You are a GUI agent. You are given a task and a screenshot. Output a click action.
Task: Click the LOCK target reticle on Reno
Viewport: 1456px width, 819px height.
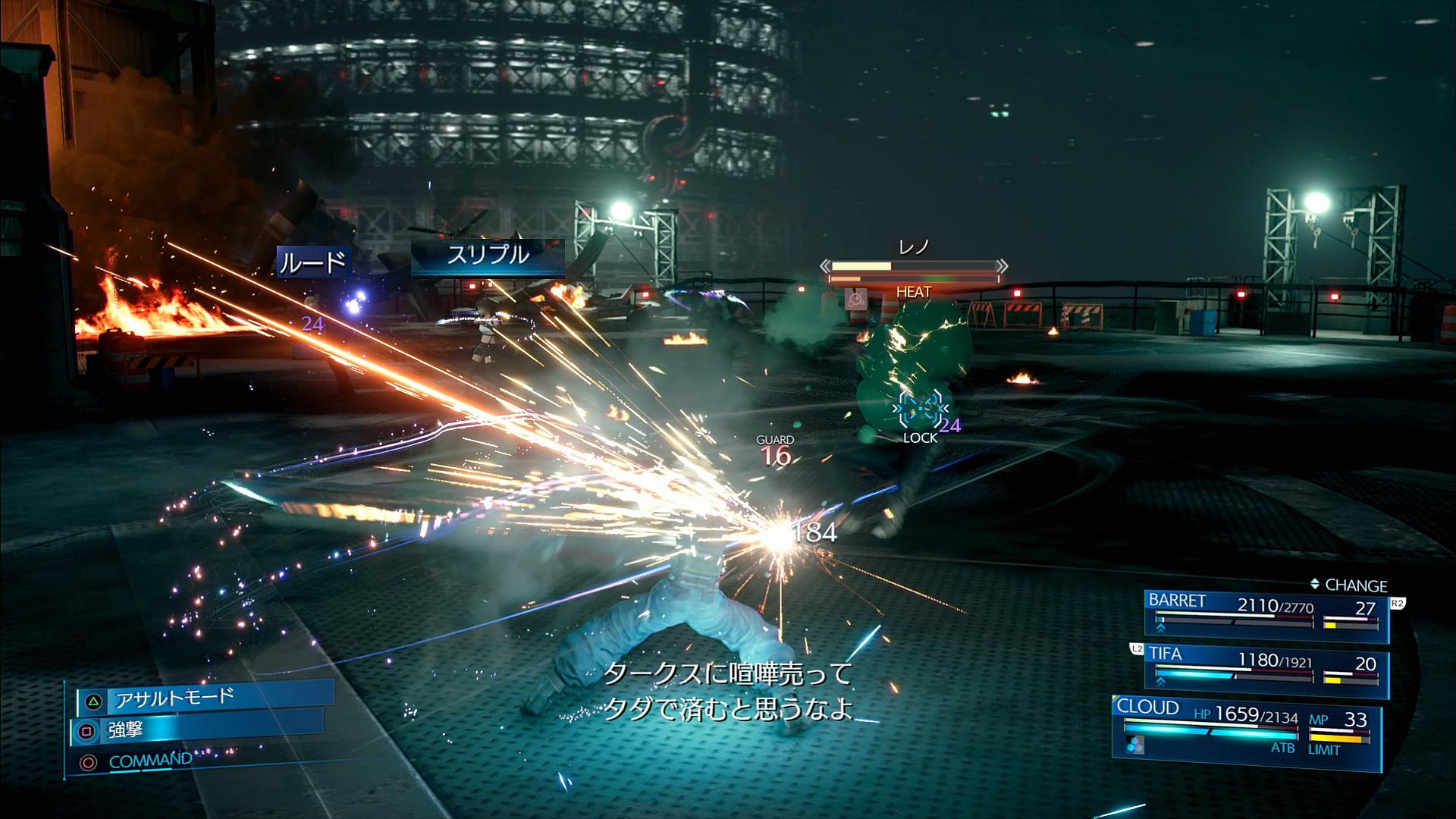click(920, 412)
